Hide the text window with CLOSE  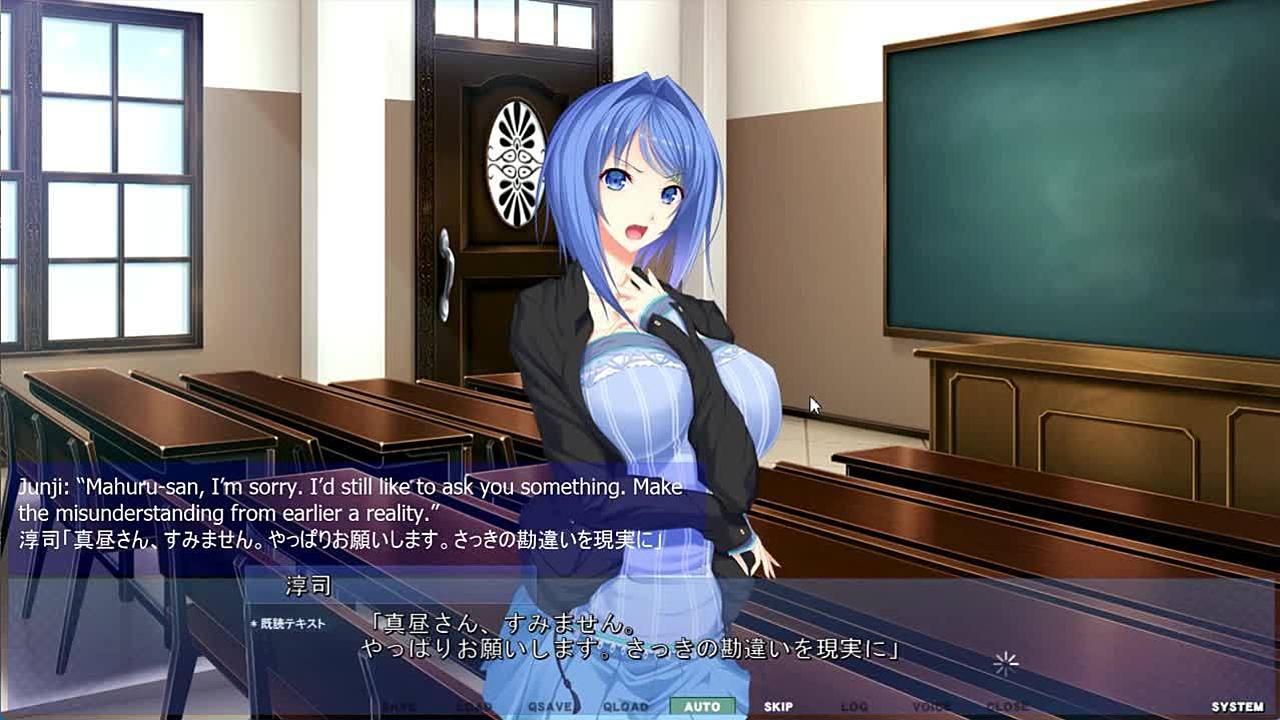point(1007,707)
